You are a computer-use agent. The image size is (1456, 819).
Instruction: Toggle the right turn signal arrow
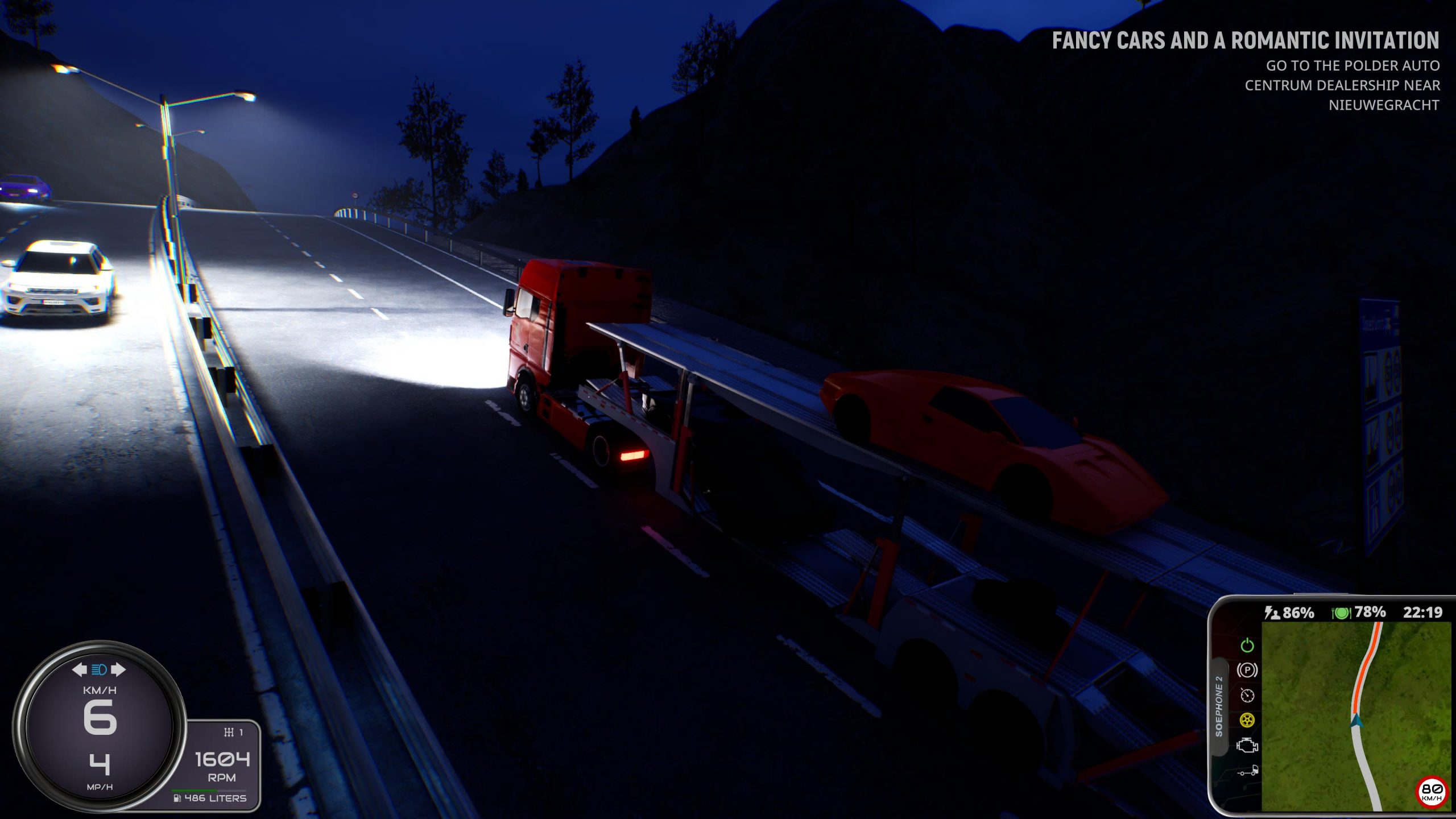tap(118, 669)
